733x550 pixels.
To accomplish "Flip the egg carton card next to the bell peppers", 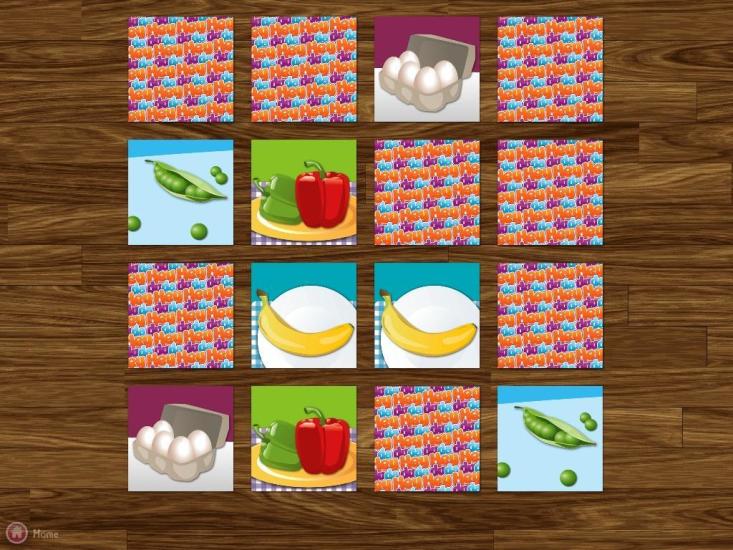I will point(180,439).
